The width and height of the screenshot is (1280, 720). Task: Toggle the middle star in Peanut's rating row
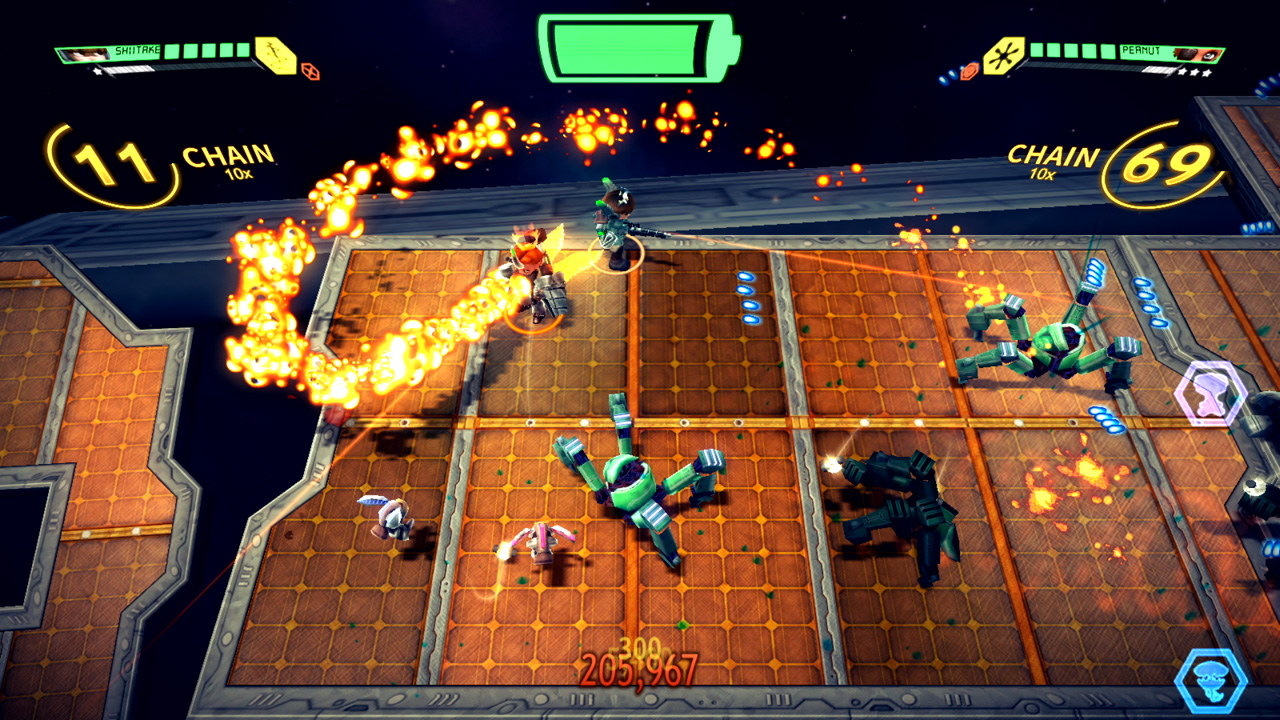coord(1195,72)
